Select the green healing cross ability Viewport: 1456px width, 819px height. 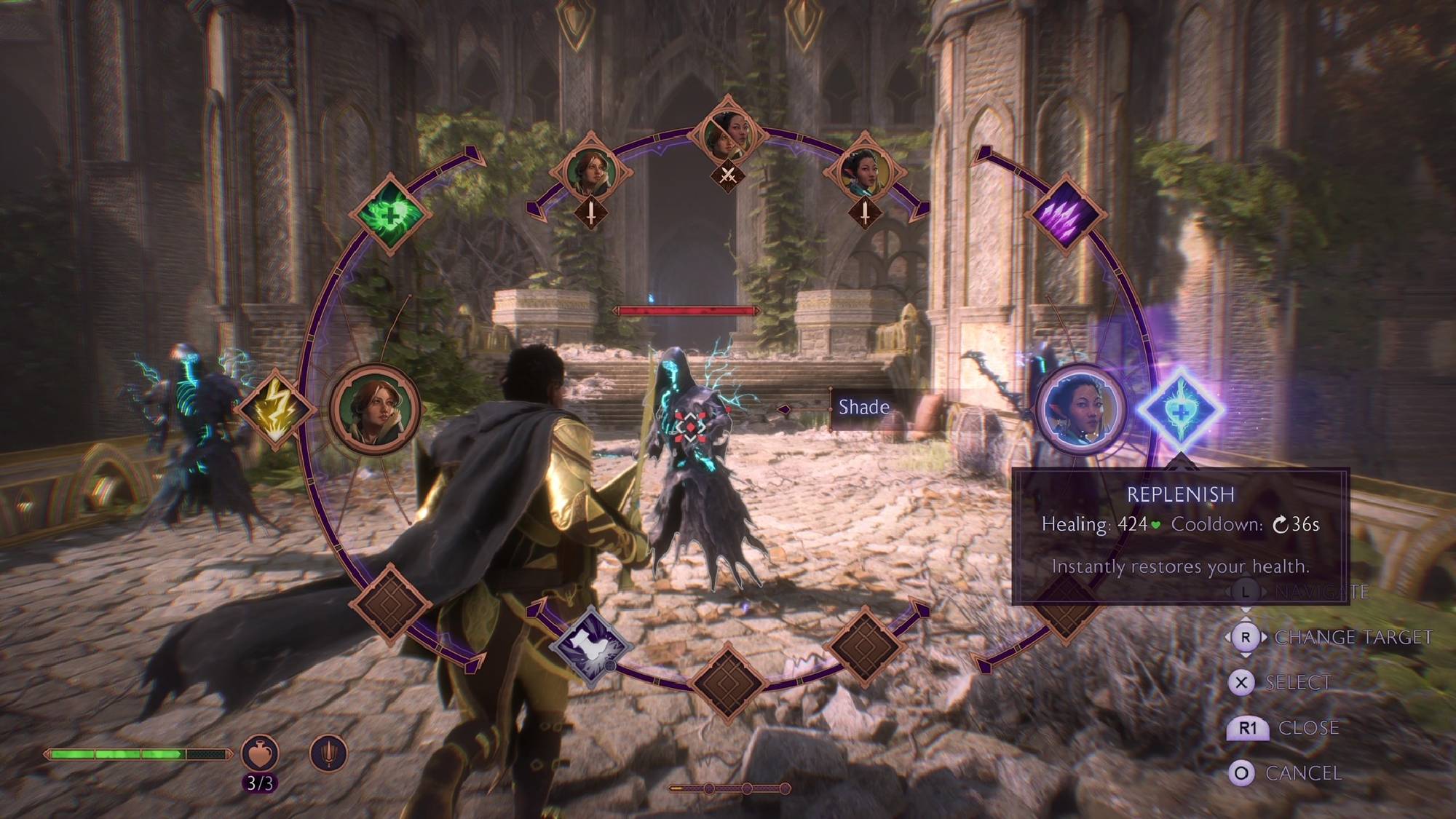[x=391, y=213]
